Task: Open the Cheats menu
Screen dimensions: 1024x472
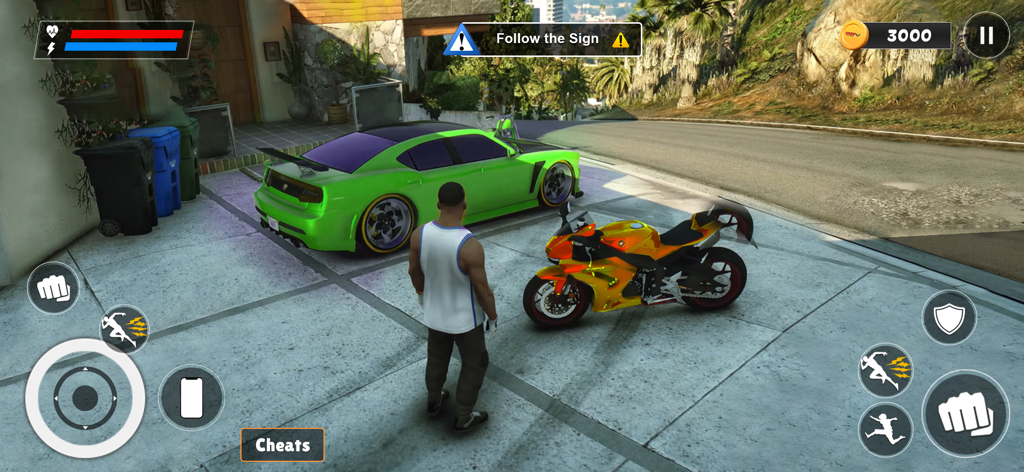Action: [282, 445]
